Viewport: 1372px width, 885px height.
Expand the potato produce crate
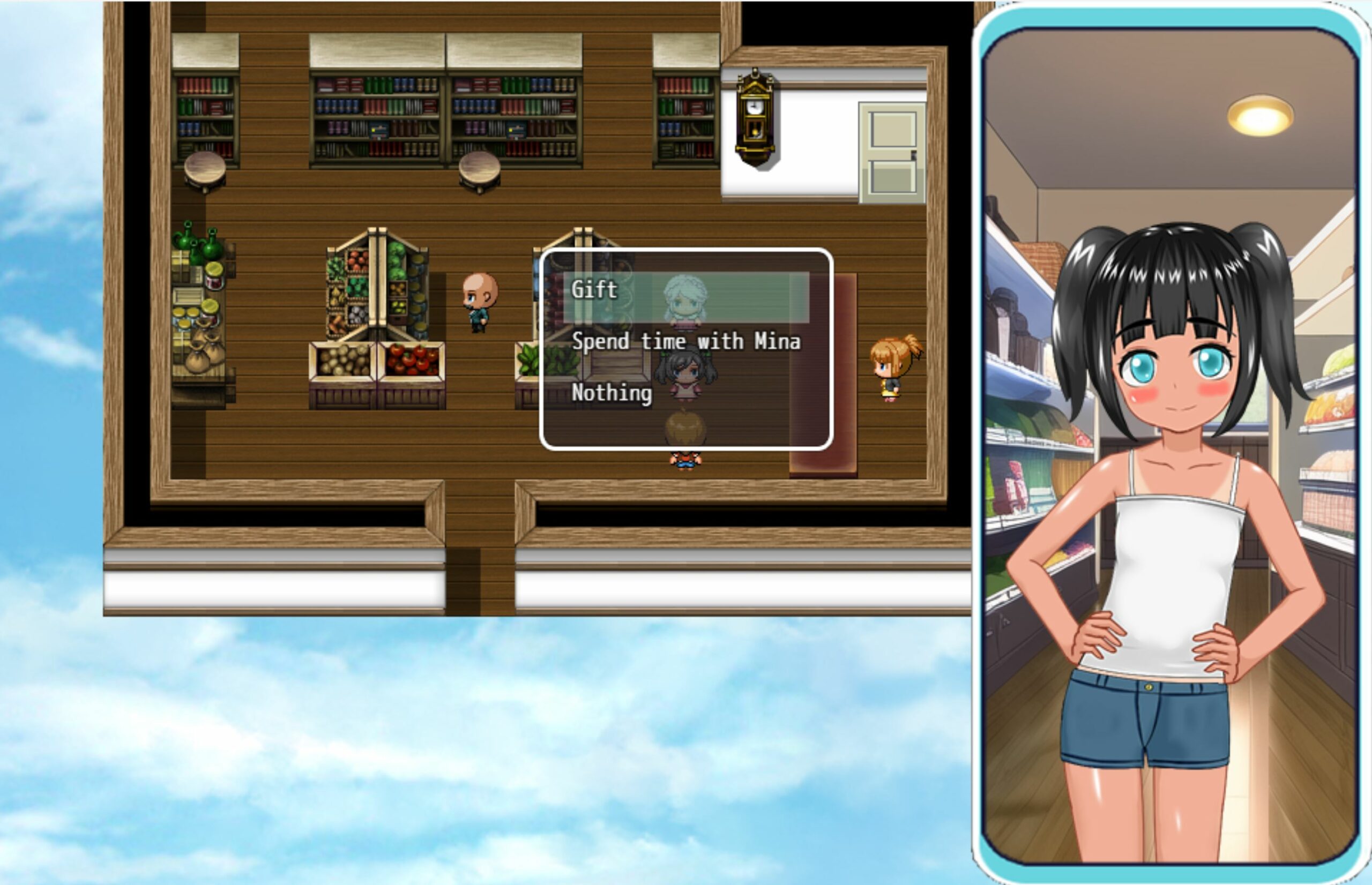click(342, 362)
